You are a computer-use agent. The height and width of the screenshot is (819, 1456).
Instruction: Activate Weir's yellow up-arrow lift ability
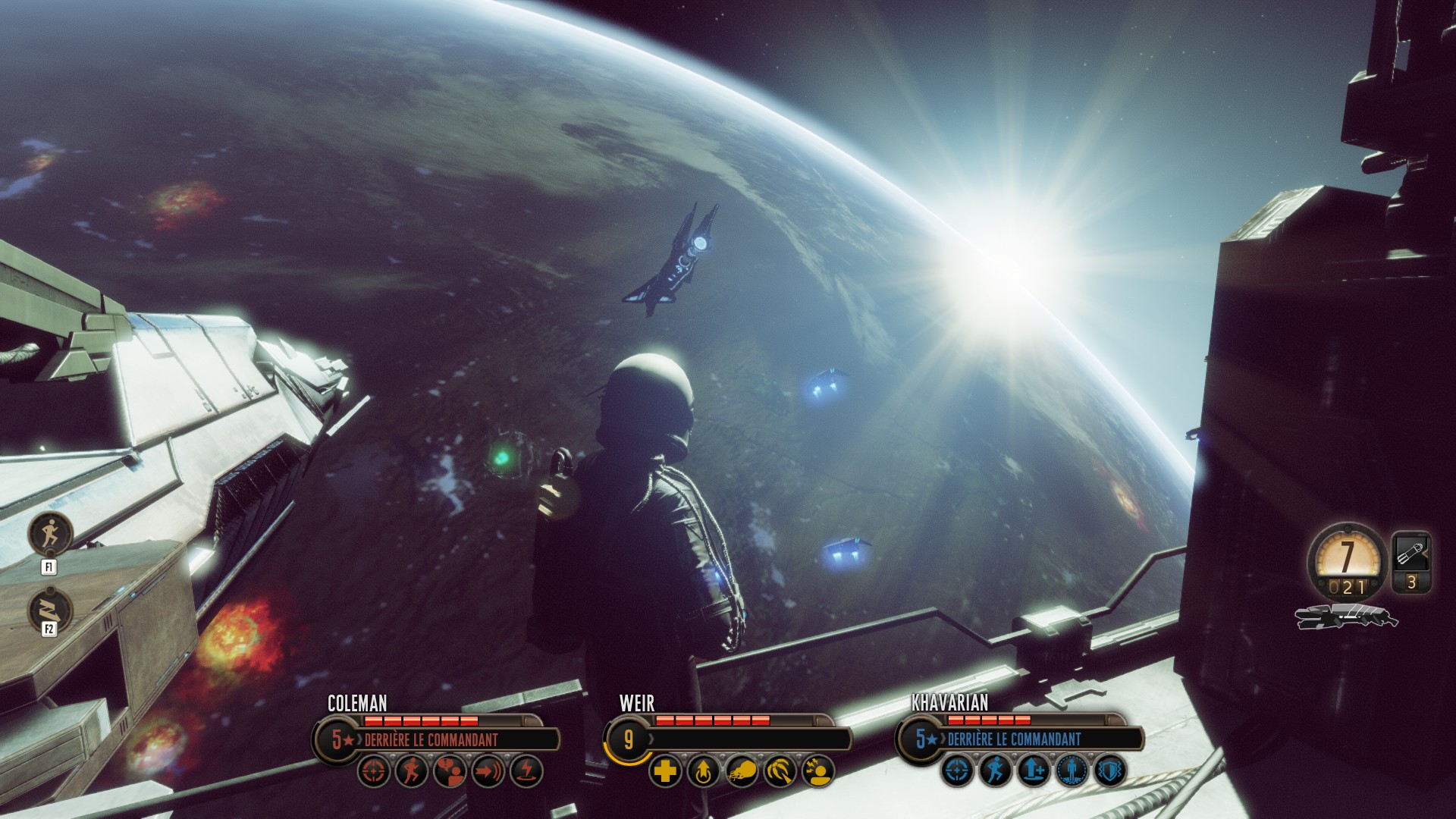tap(703, 771)
